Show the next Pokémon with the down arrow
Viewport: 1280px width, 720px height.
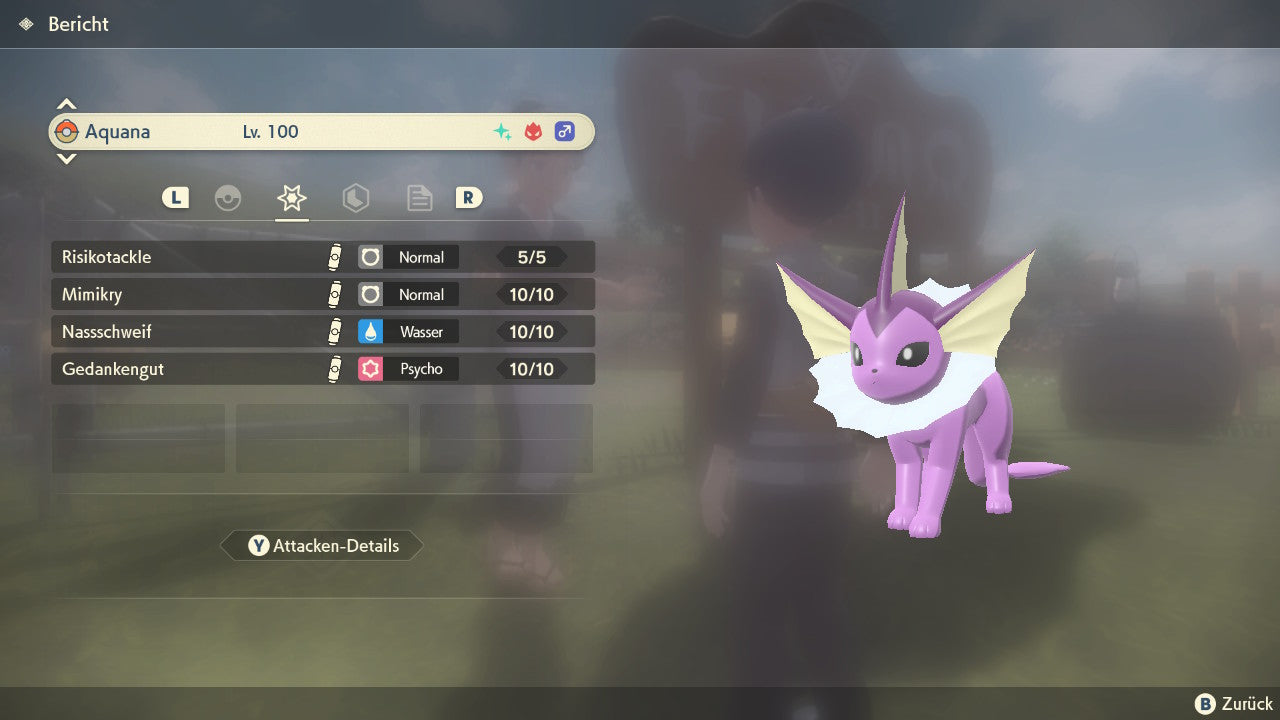point(66,158)
